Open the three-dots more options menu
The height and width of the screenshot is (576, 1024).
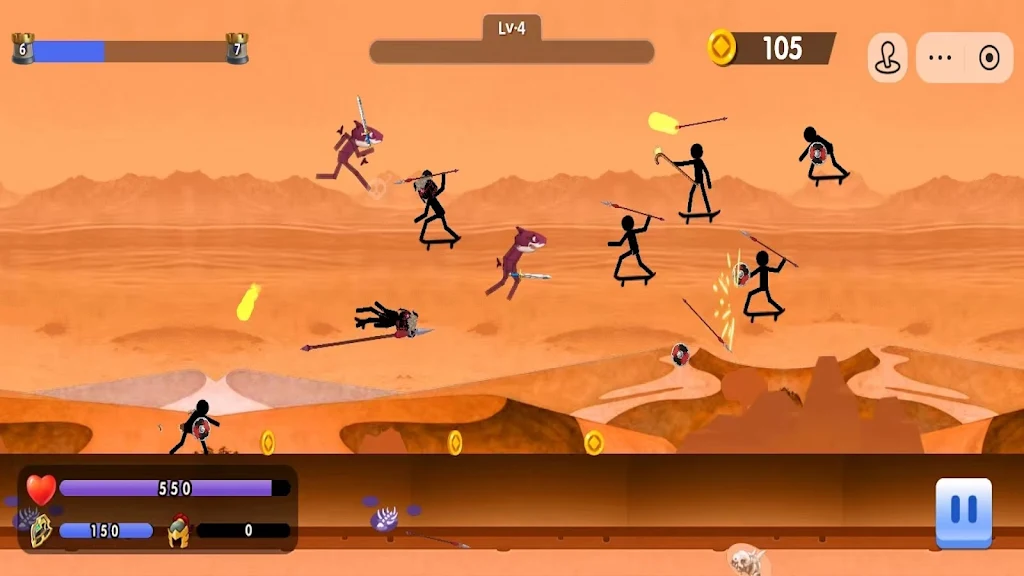point(941,58)
